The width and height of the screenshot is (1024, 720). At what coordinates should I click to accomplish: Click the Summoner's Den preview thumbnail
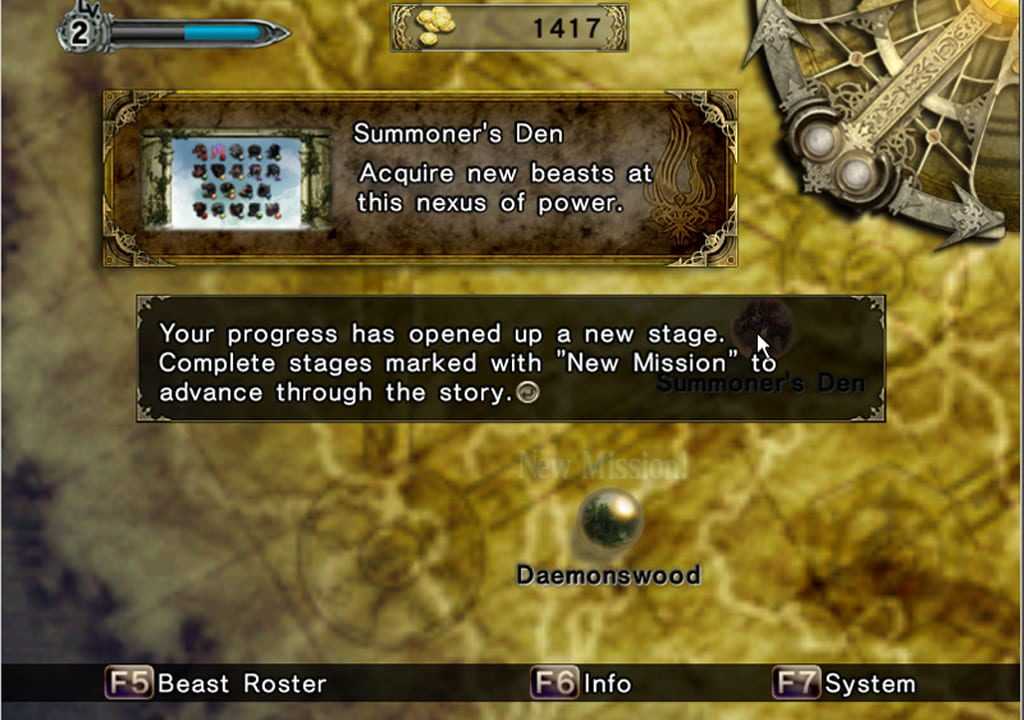click(237, 180)
